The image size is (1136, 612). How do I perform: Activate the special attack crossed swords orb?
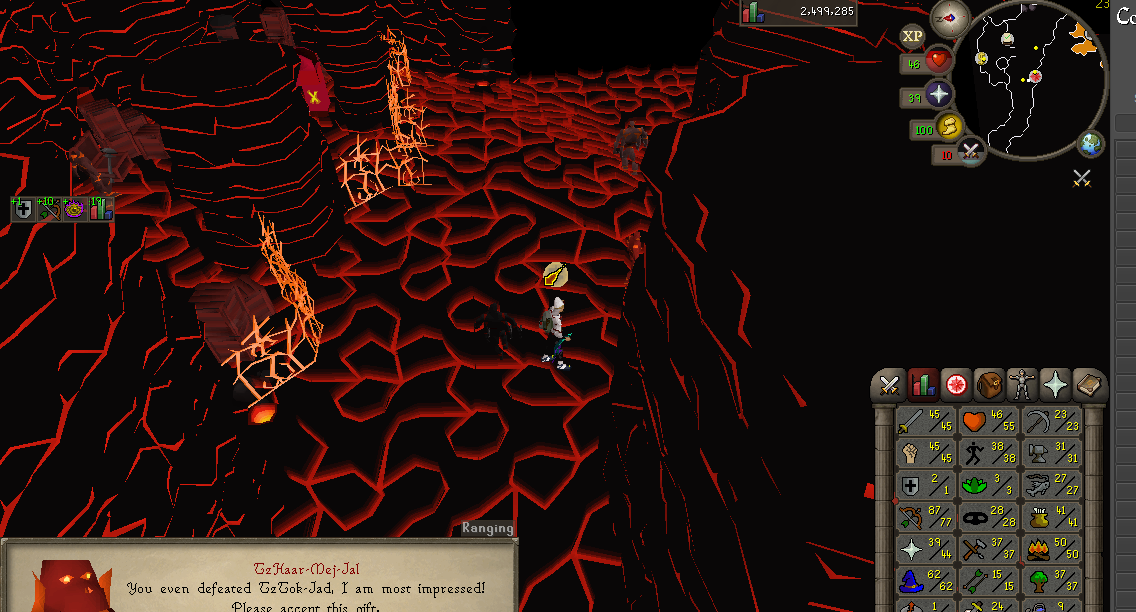(970, 152)
